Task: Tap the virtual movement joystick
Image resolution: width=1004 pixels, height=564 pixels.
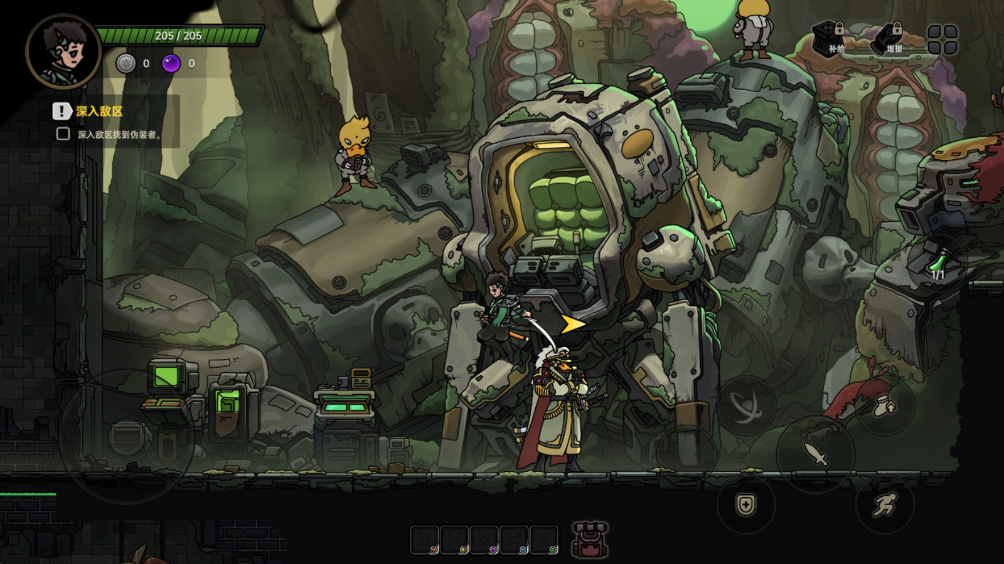Action: coord(127,436)
